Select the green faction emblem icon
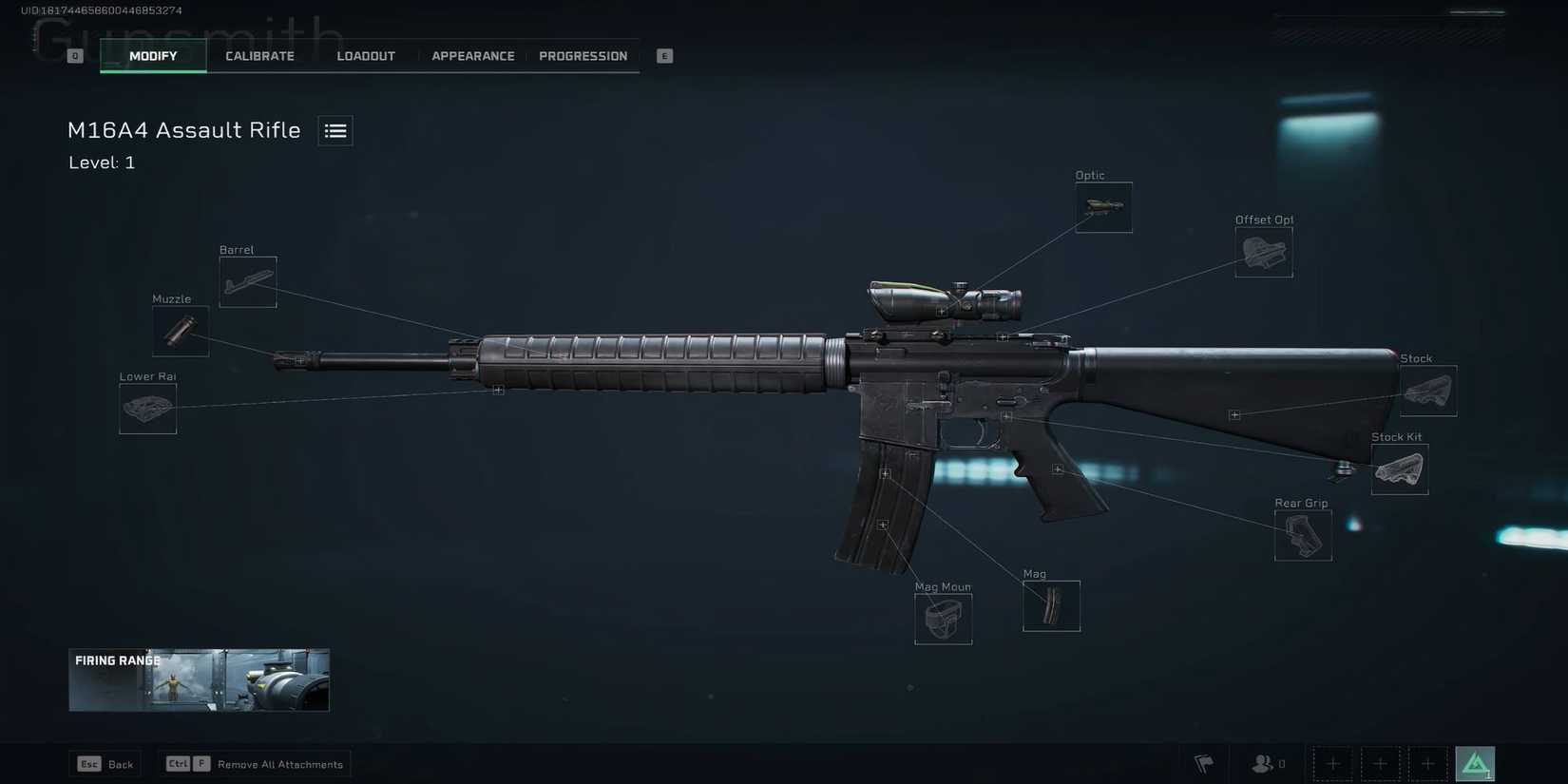Viewport: 1568px width, 784px height. (1474, 763)
